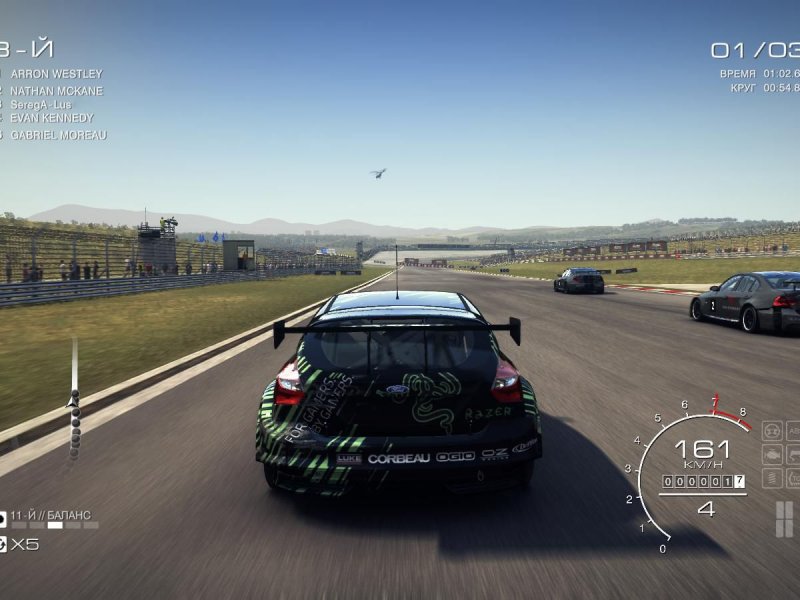Click the vertical track progress bar
The image size is (800, 600).
tap(74, 400)
